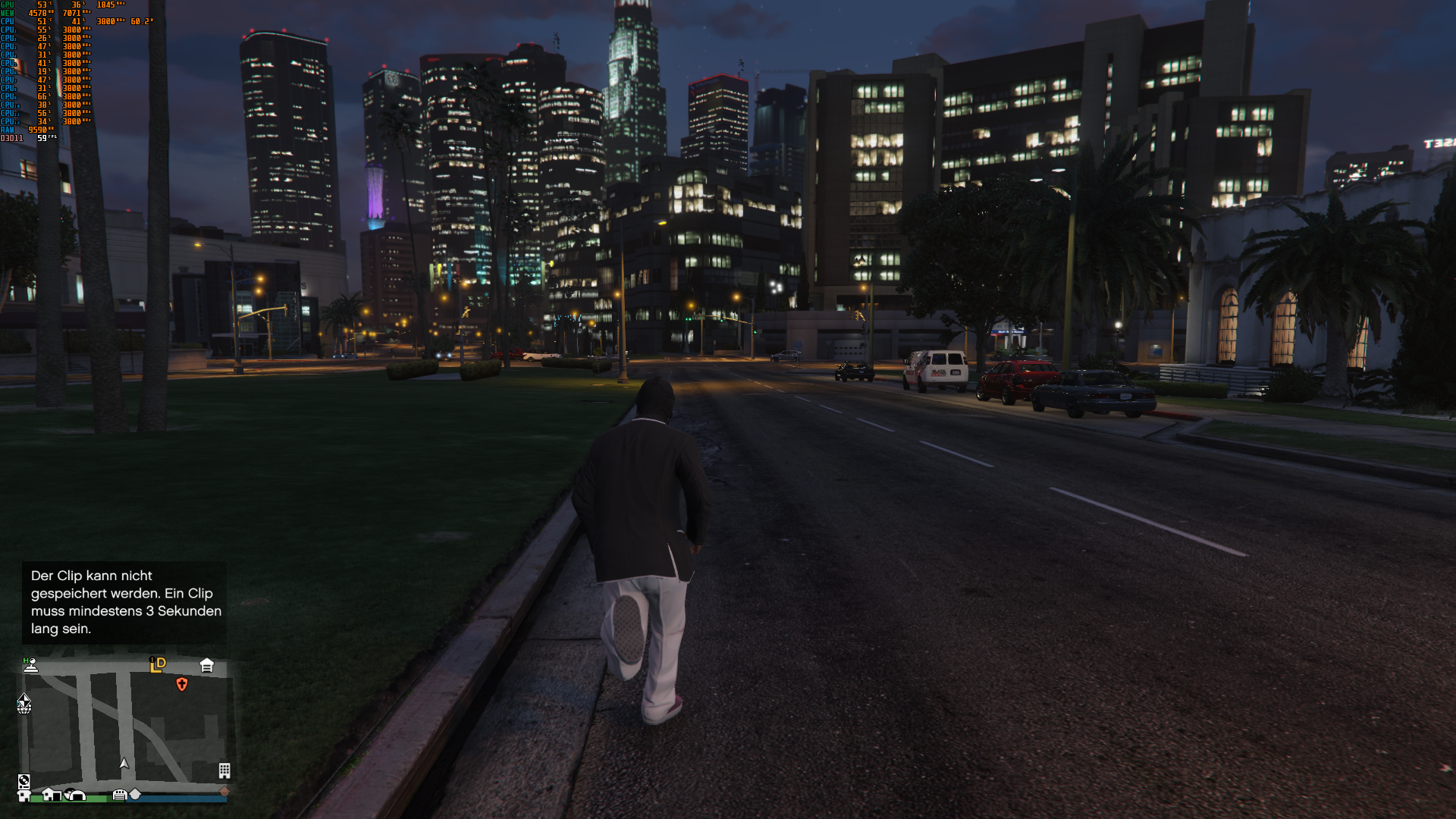The height and width of the screenshot is (819, 1456).
Task: Click the GPU temperature readout in the overlay
Action: (41, 5)
